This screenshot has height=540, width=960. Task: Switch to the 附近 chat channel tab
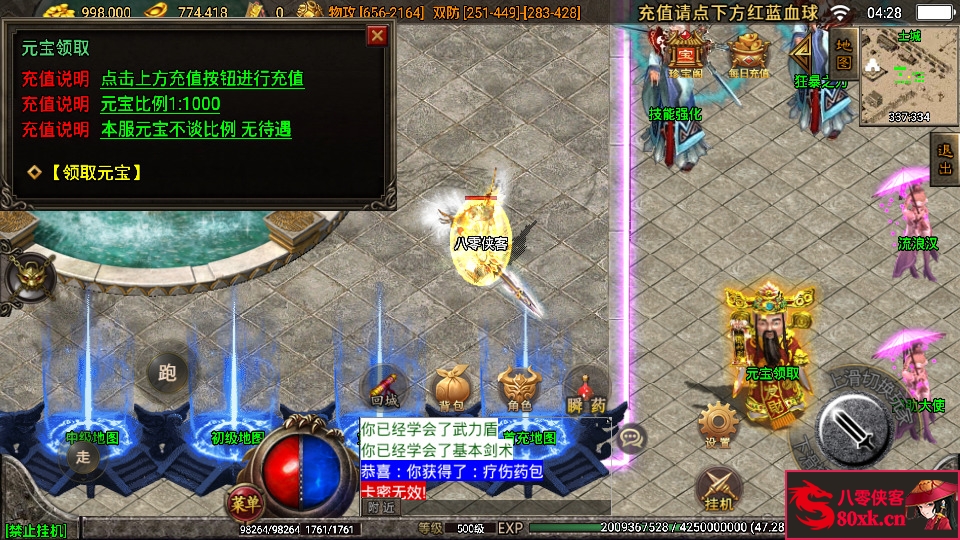pos(379,507)
